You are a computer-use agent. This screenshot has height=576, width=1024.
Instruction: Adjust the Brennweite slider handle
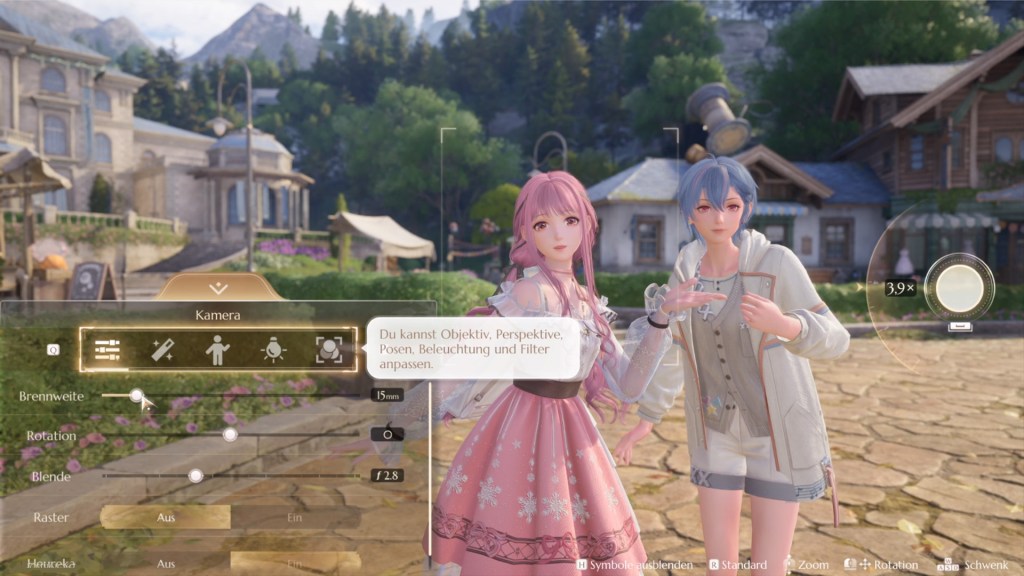[x=136, y=396]
